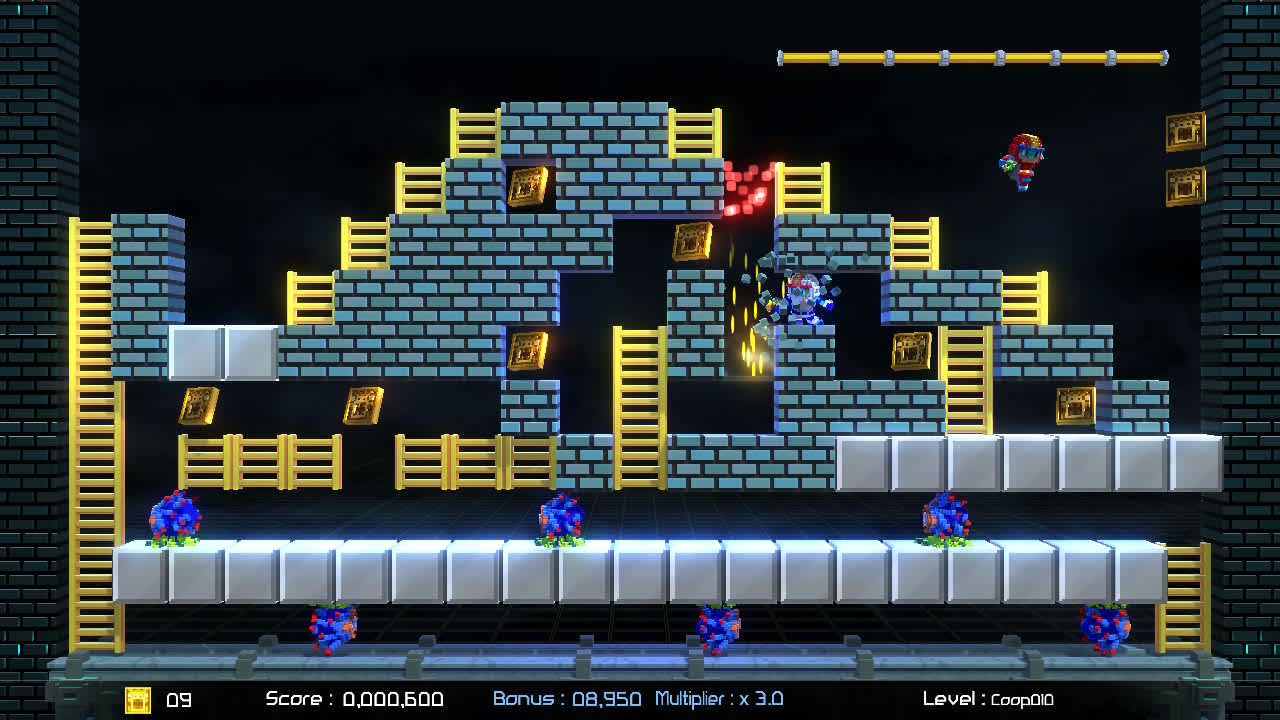This screenshot has width=1280, height=720.
Task: Select the red runner character at top right
Action: point(1022,160)
